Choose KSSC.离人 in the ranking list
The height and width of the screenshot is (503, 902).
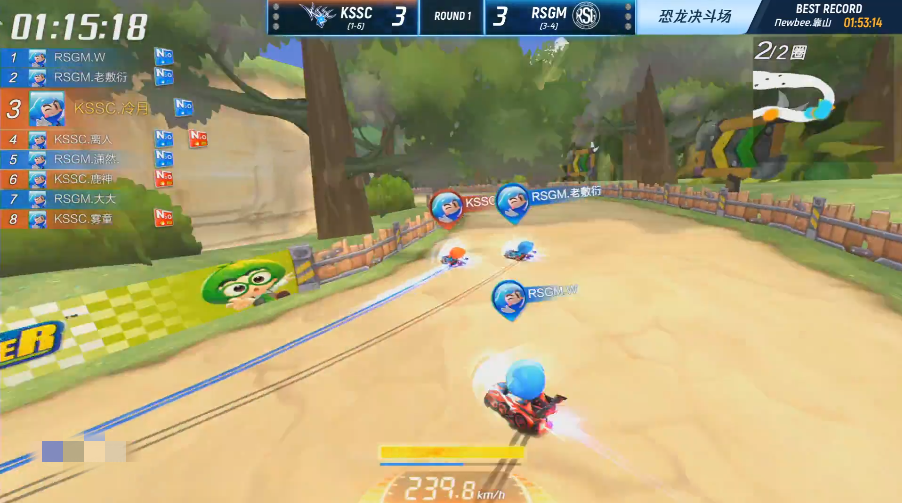(x=85, y=139)
